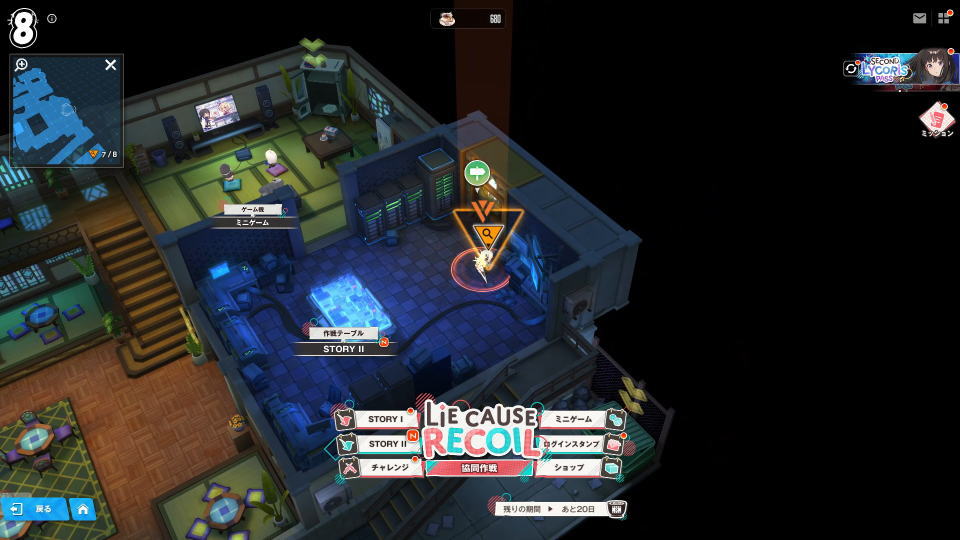Open the grid menu icon
960x540 pixels.
pos(943,18)
